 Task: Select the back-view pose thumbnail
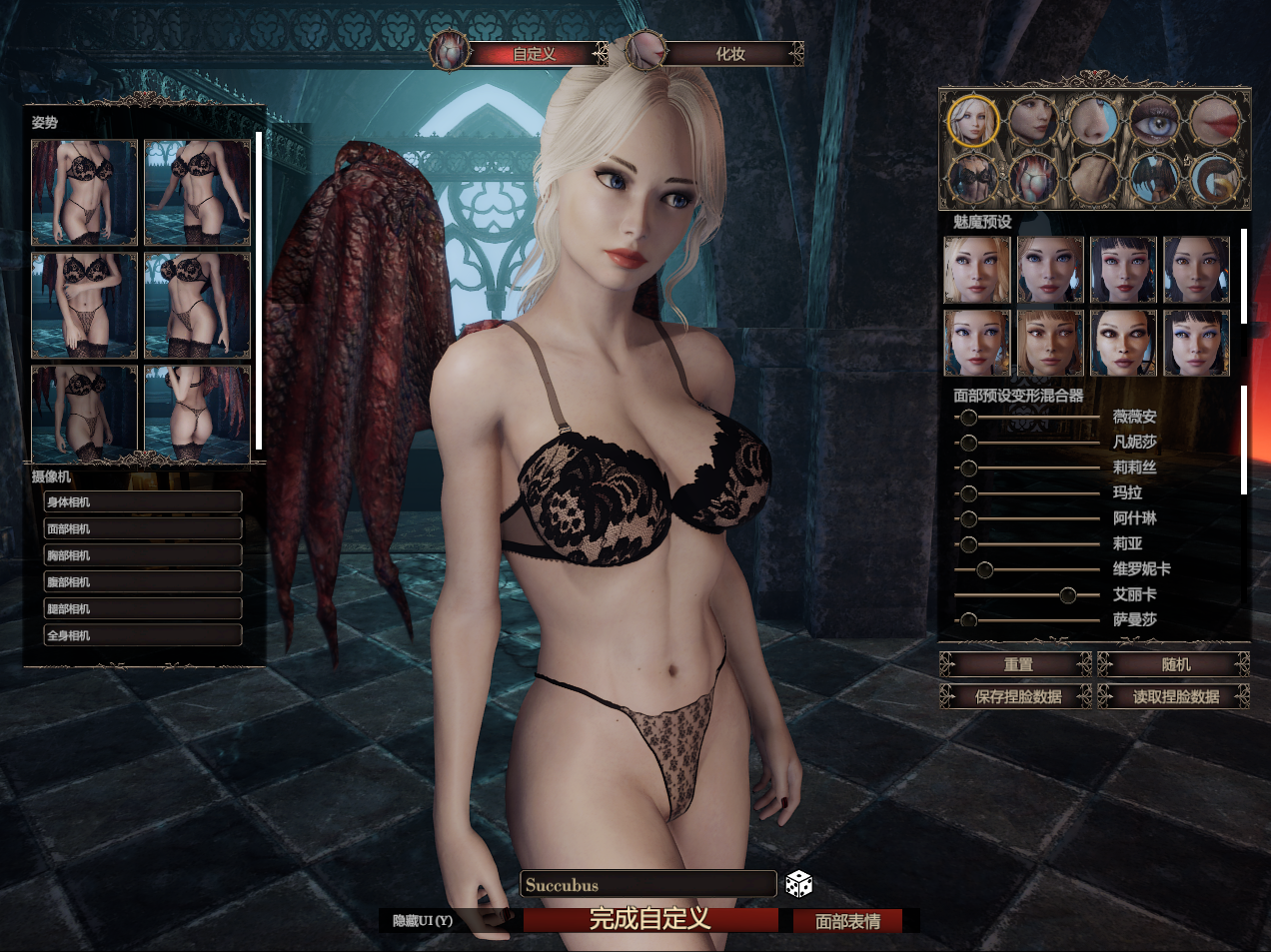coord(197,413)
